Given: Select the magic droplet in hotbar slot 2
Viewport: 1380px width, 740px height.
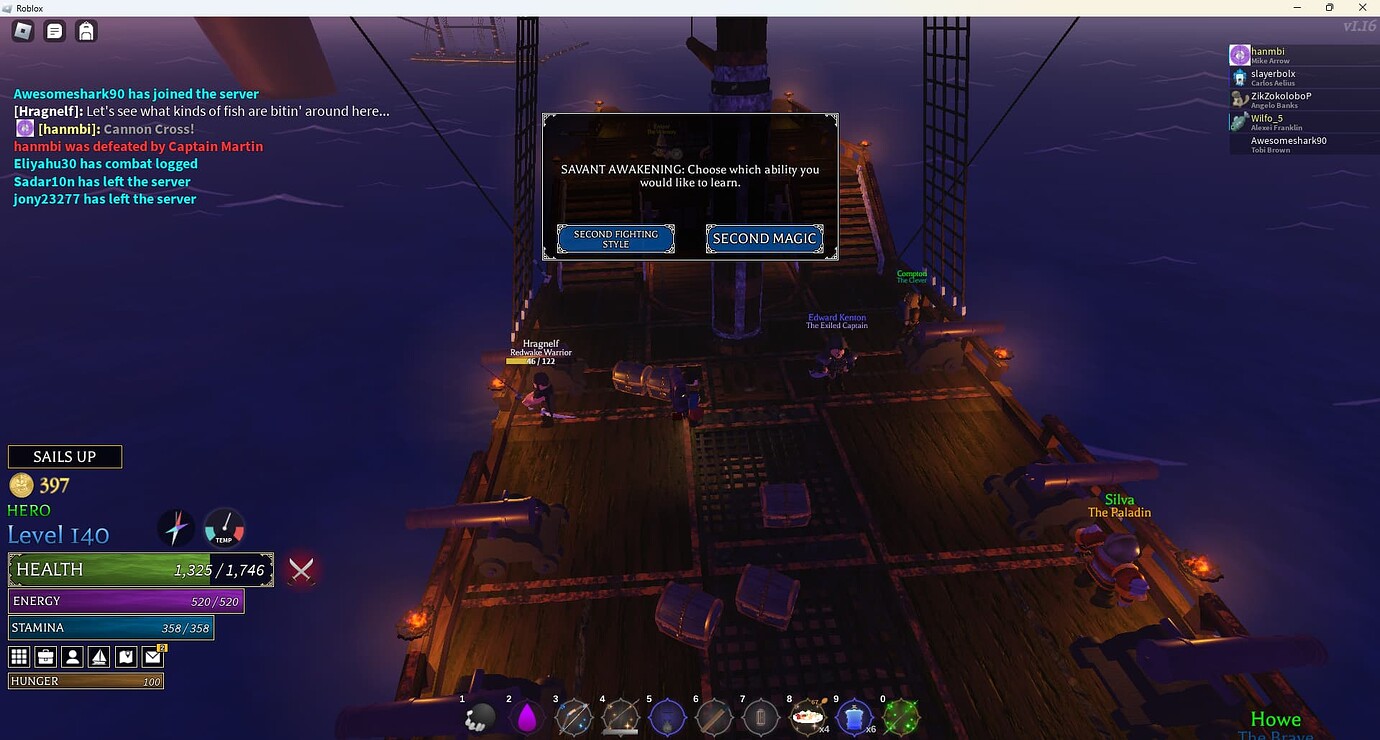Looking at the screenshot, I should pyautogui.click(x=528, y=716).
